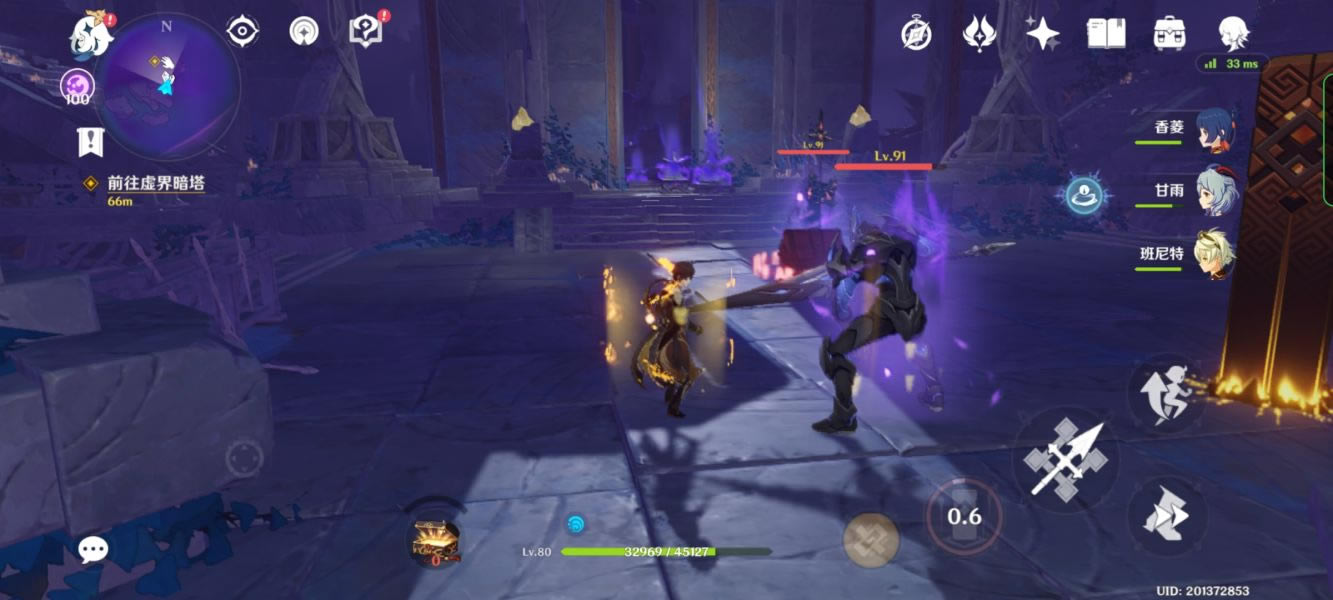The image size is (1333, 600).
Task: Activate the elemental skill on cooldown
Action: click(964, 517)
